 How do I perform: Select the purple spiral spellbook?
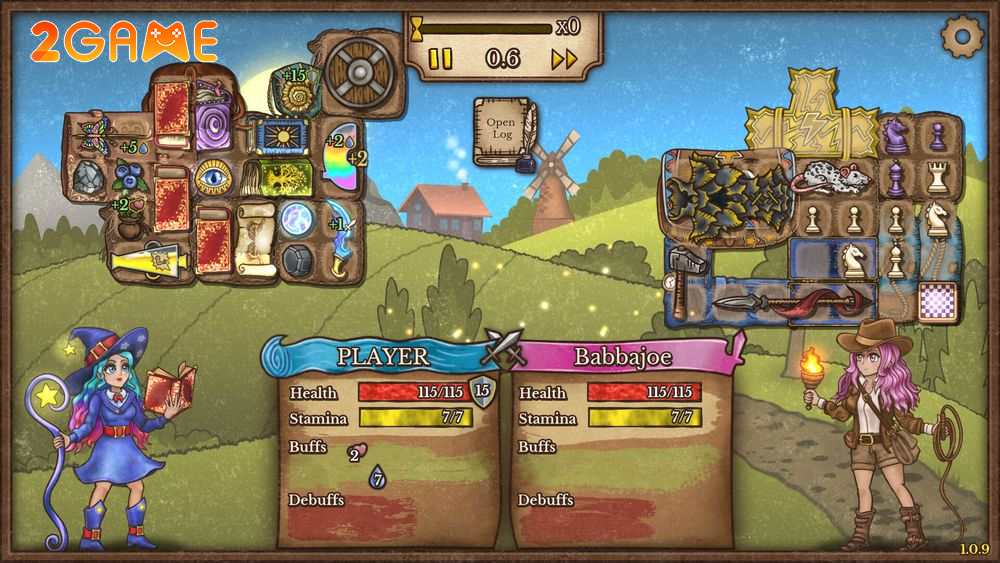point(213,130)
